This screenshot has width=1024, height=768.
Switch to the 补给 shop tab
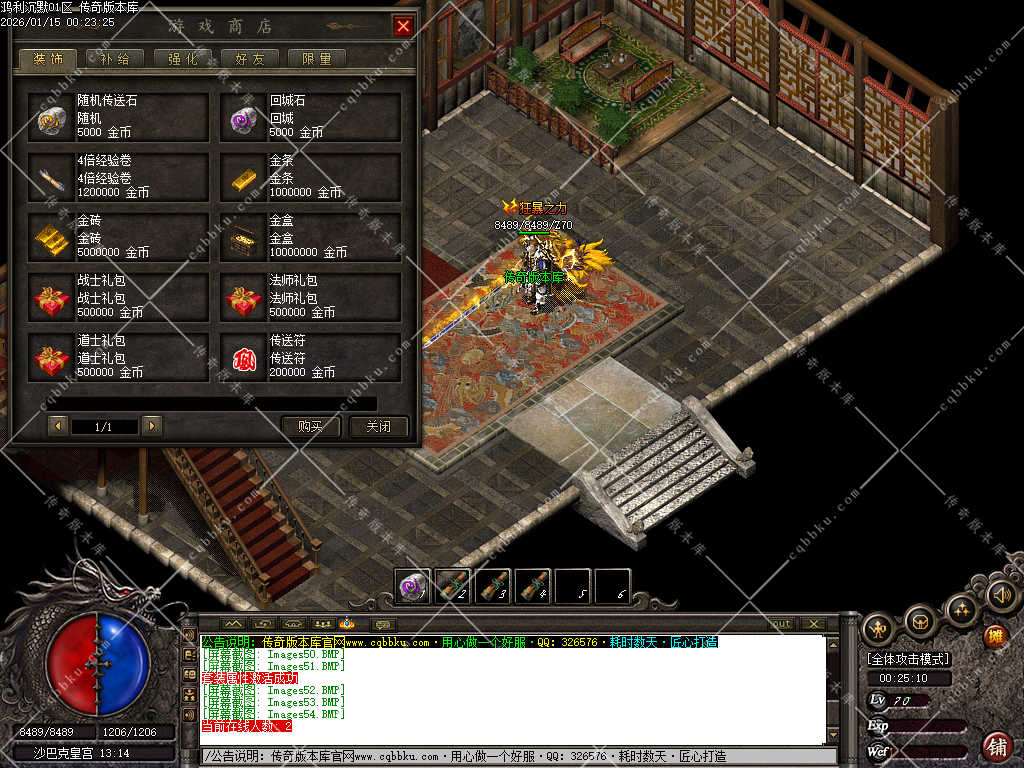coord(115,59)
